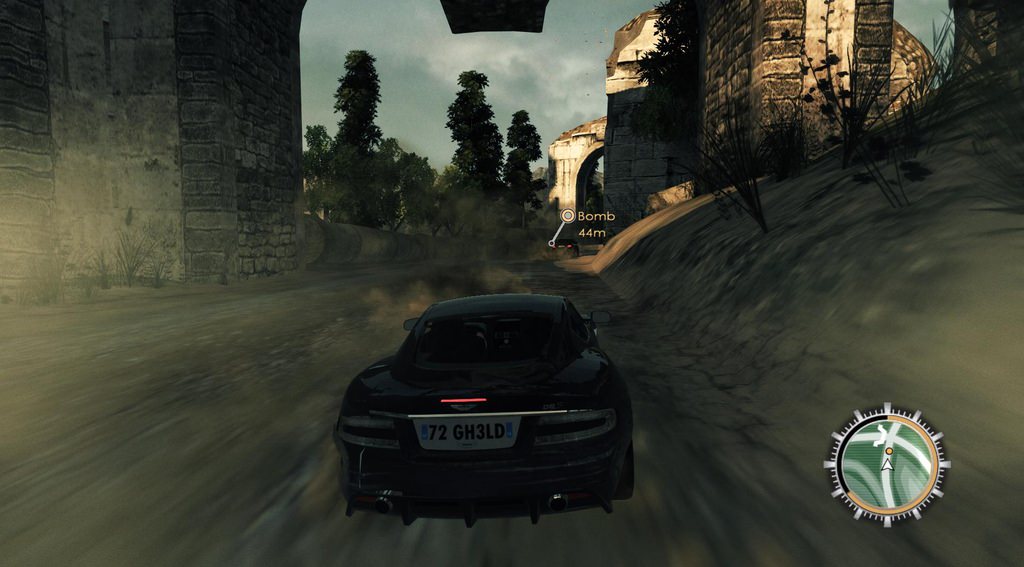Select the Bomb objective marker
Image resolution: width=1024 pixels, height=567 pixels.
(x=568, y=216)
